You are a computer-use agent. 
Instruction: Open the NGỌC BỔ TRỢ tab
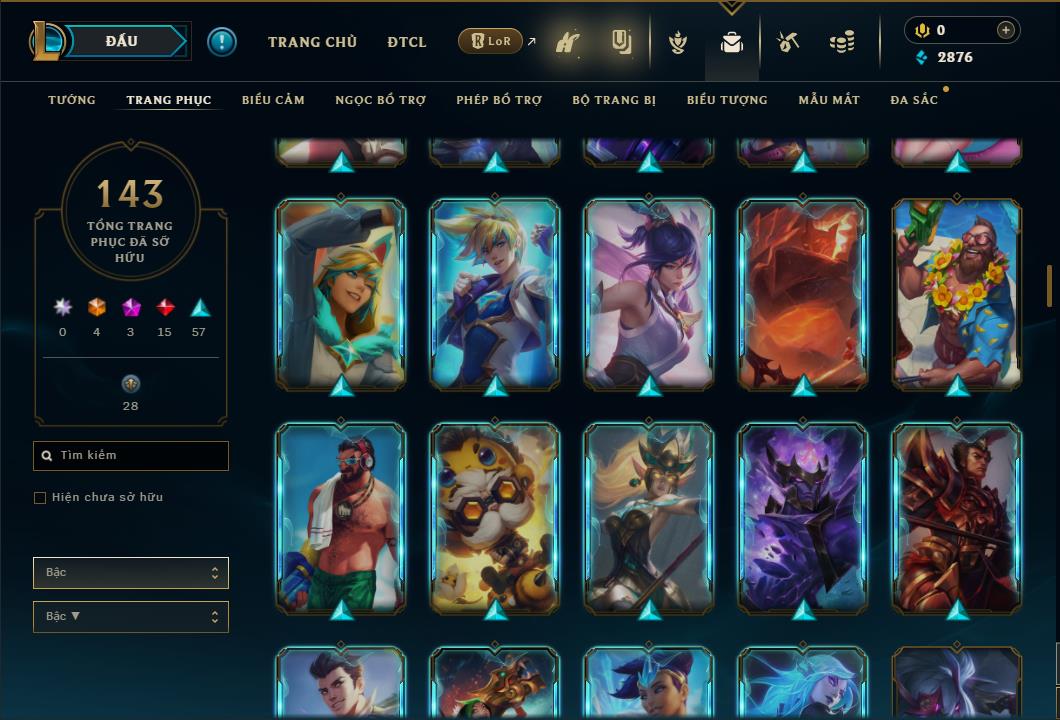[380, 100]
